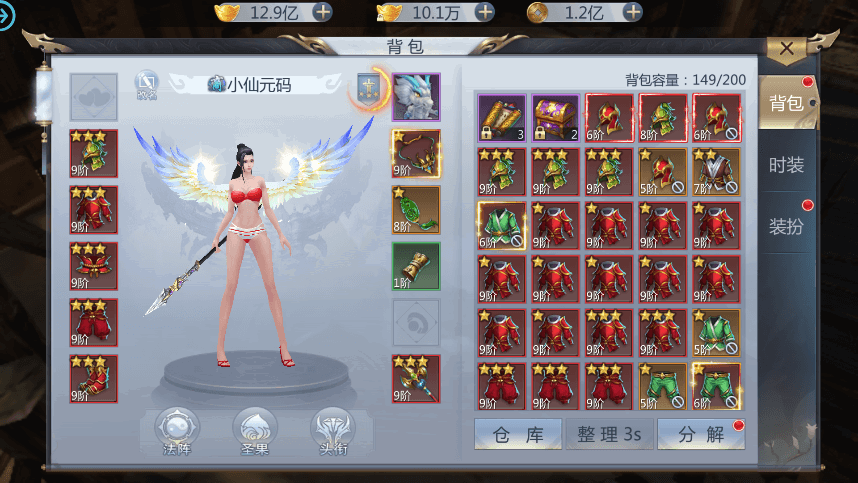
Task: Add more gold ingots with plus button
Action: [x=323, y=12]
